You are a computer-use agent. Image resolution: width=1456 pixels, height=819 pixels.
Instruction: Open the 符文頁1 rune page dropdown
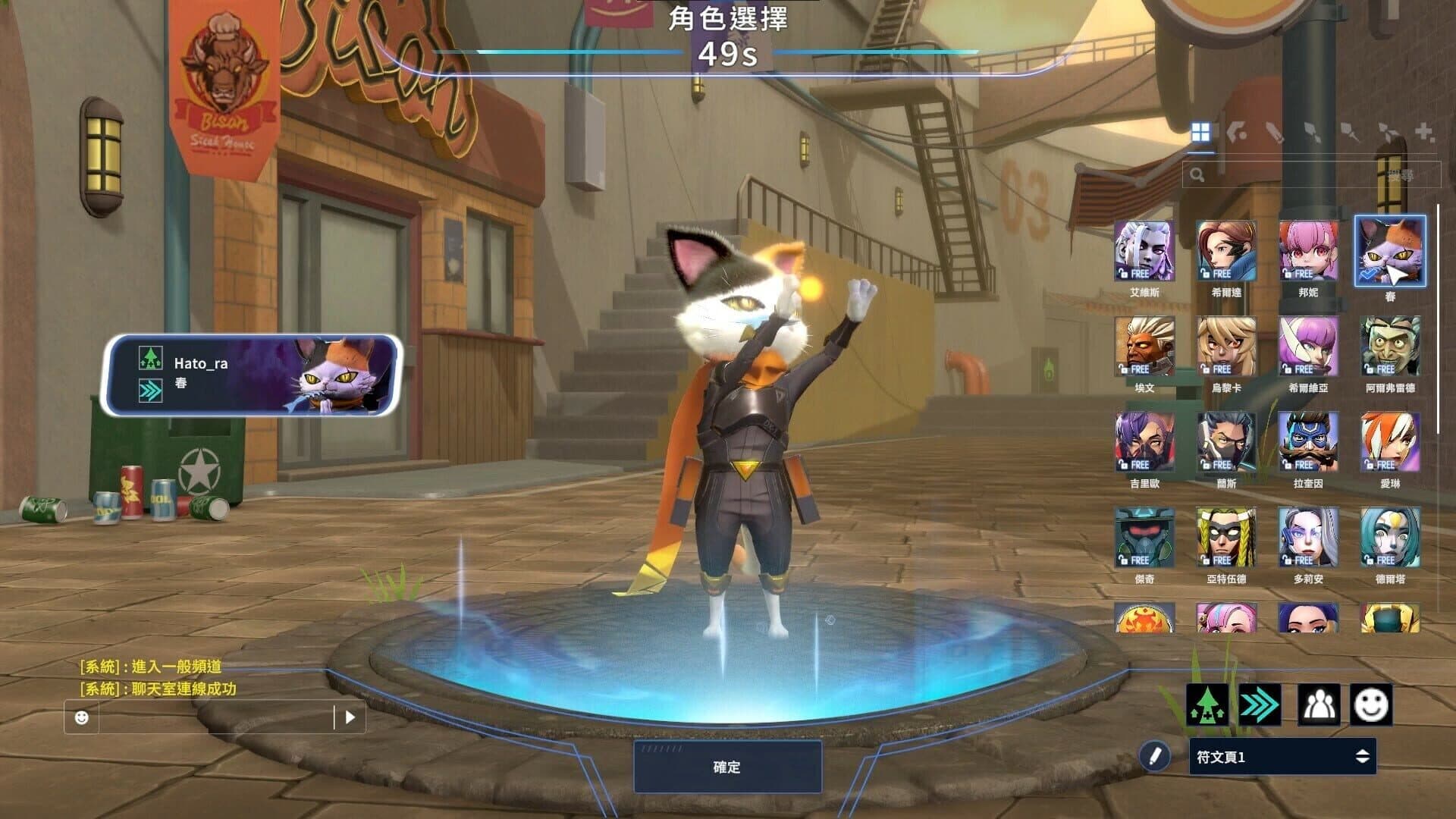[1282, 757]
